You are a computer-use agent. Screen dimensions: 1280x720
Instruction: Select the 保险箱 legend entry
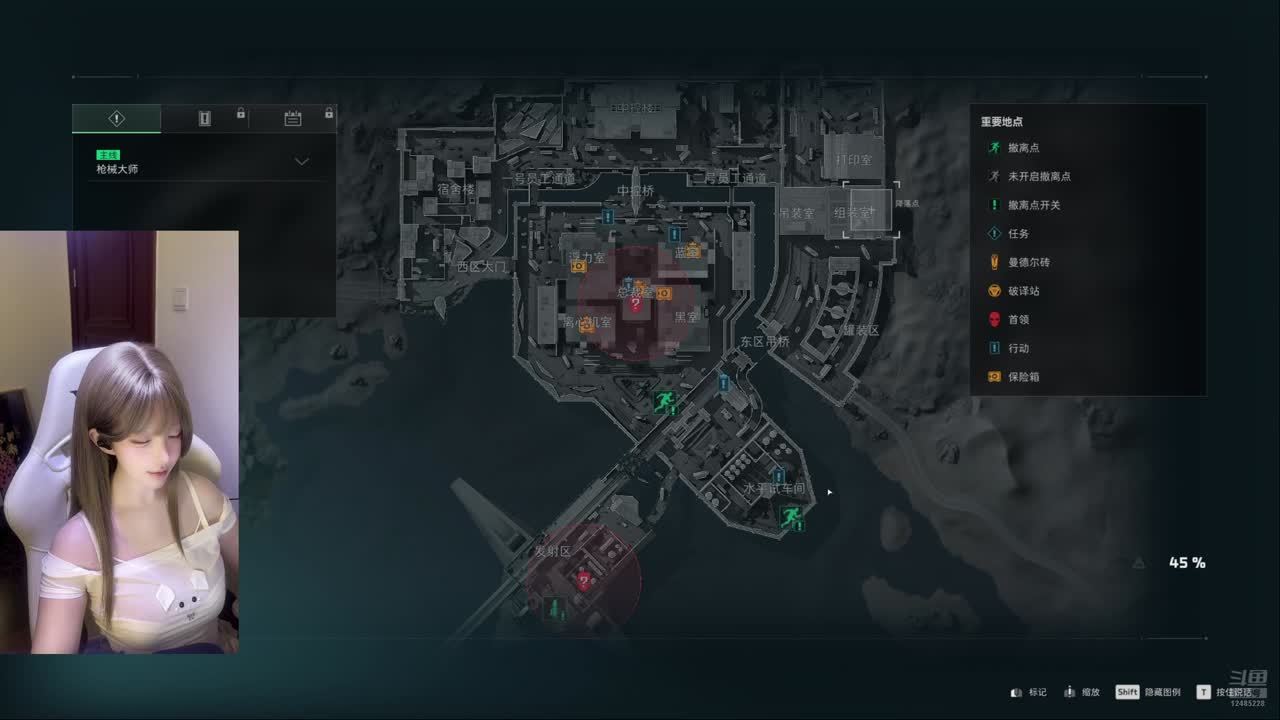pos(1023,377)
